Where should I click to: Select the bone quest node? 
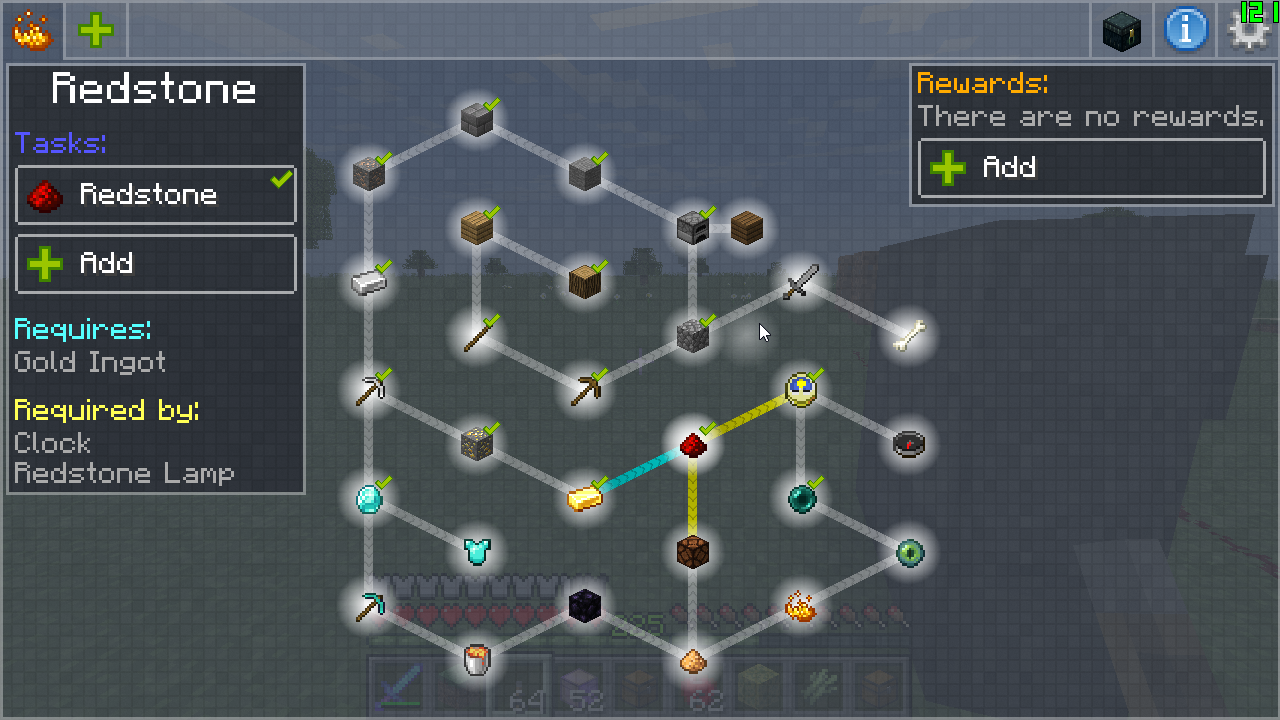pos(909,336)
